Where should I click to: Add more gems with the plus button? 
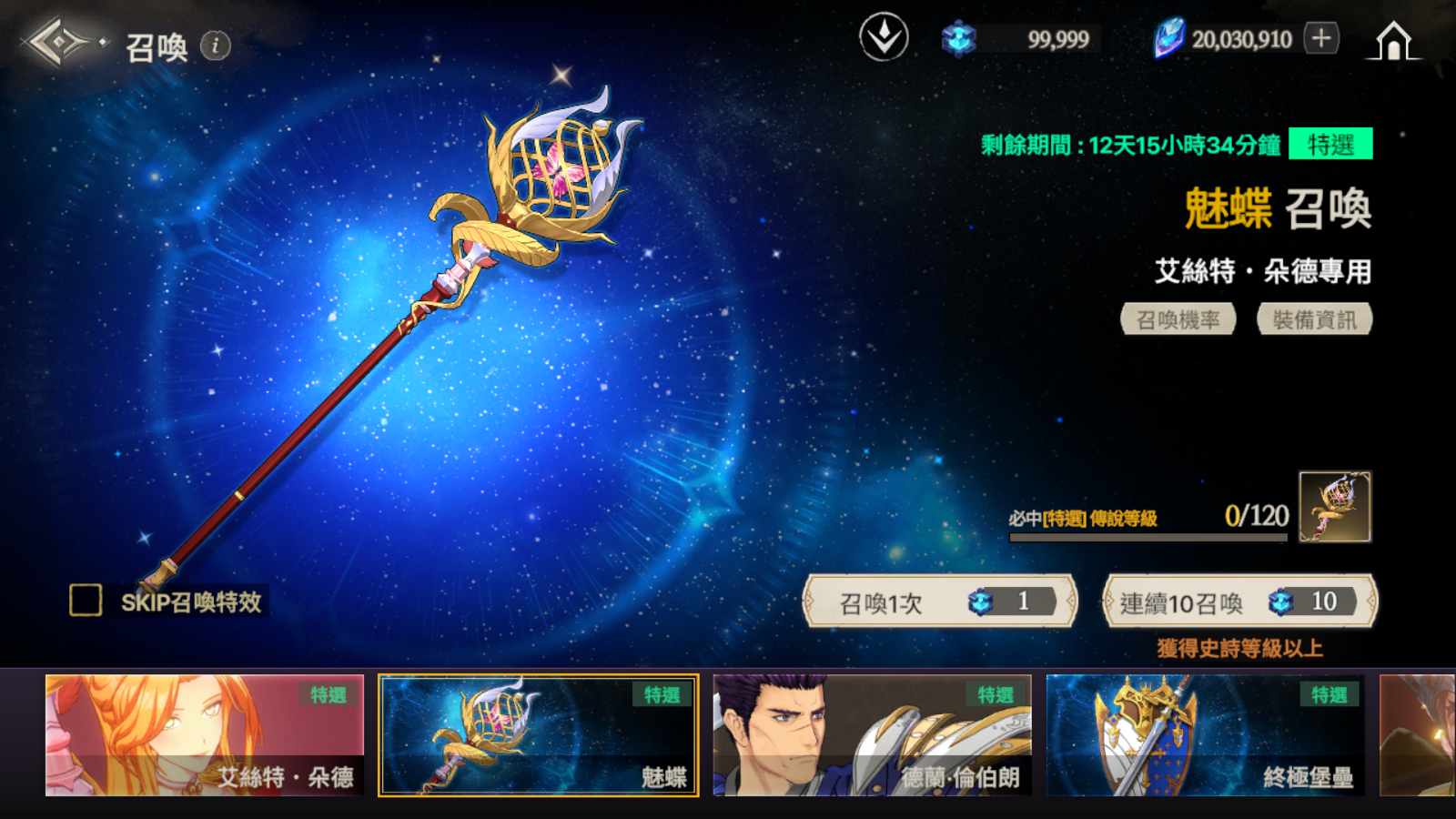coord(1321,38)
